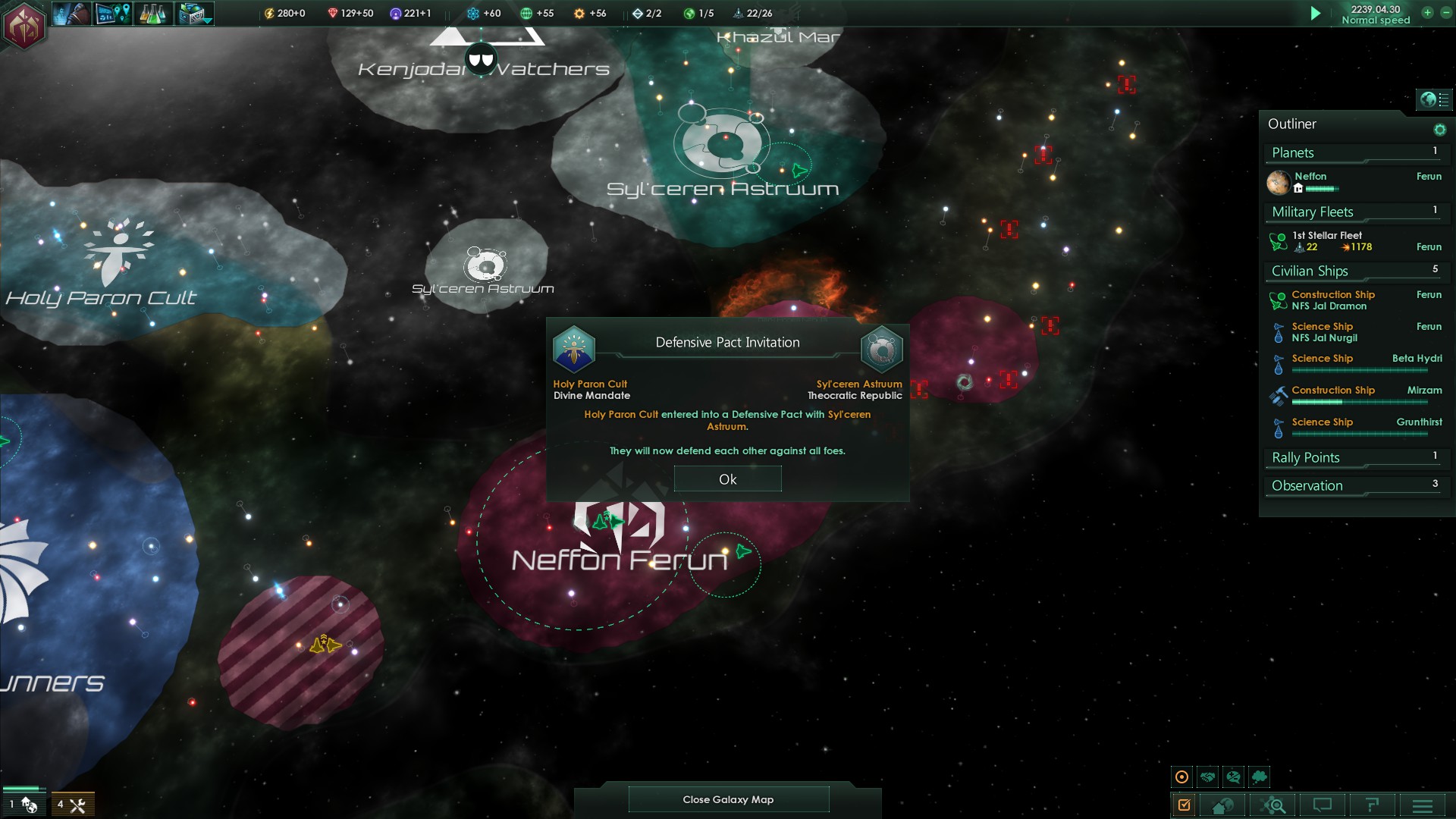Open the Outliner settings gear
This screenshot has width=1456, height=819.
1439,130
